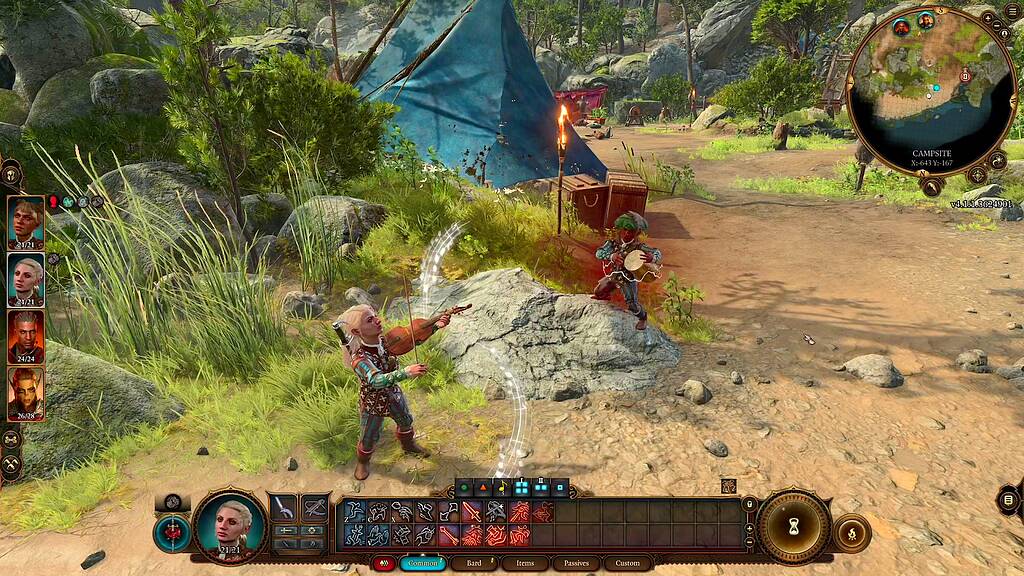Open the campsite minimap
The image size is (1024, 576).
pyautogui.click(x=931, y=92)
